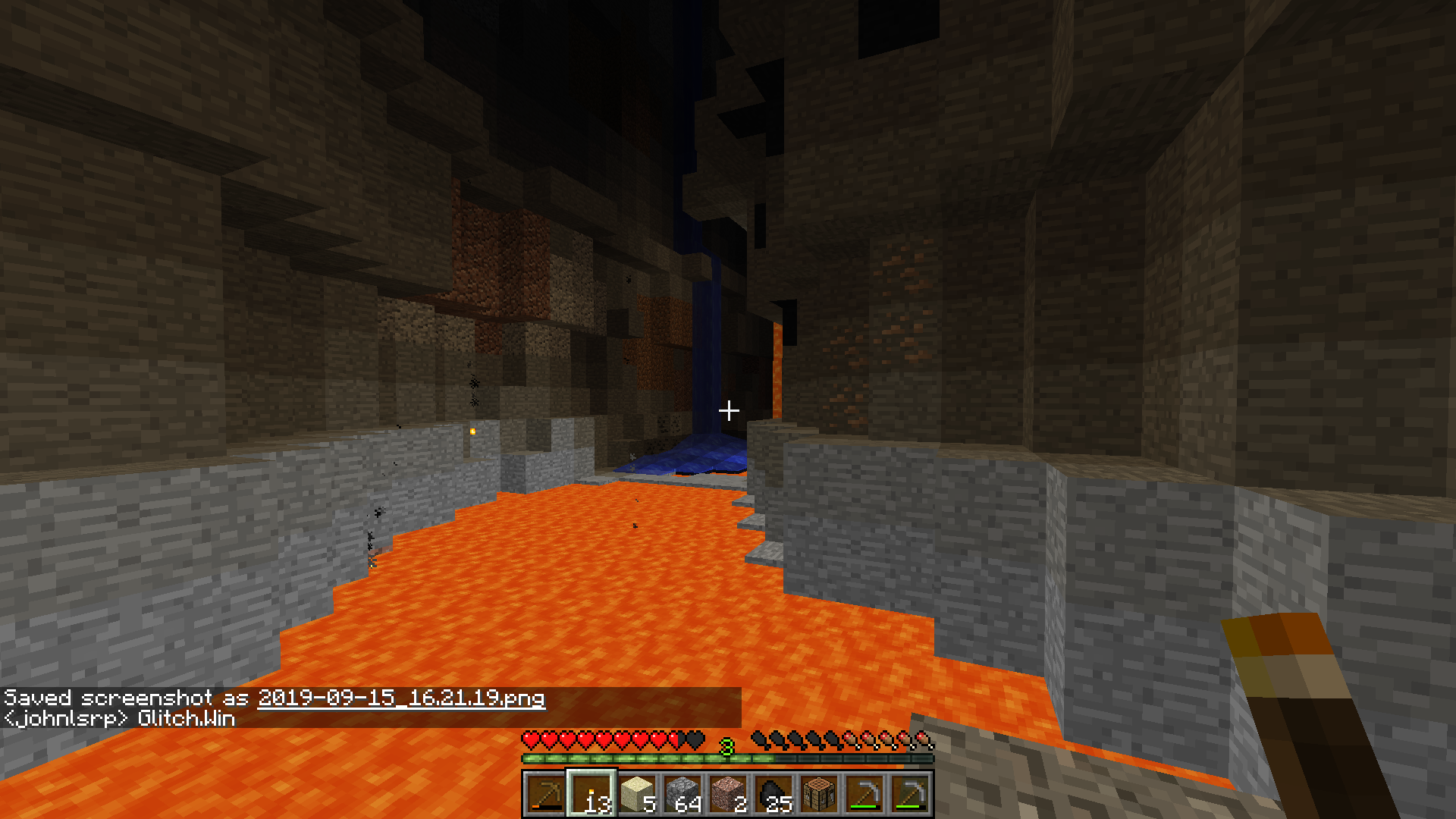
Task: Select the torch stack of 13
Action: (591, 794)
